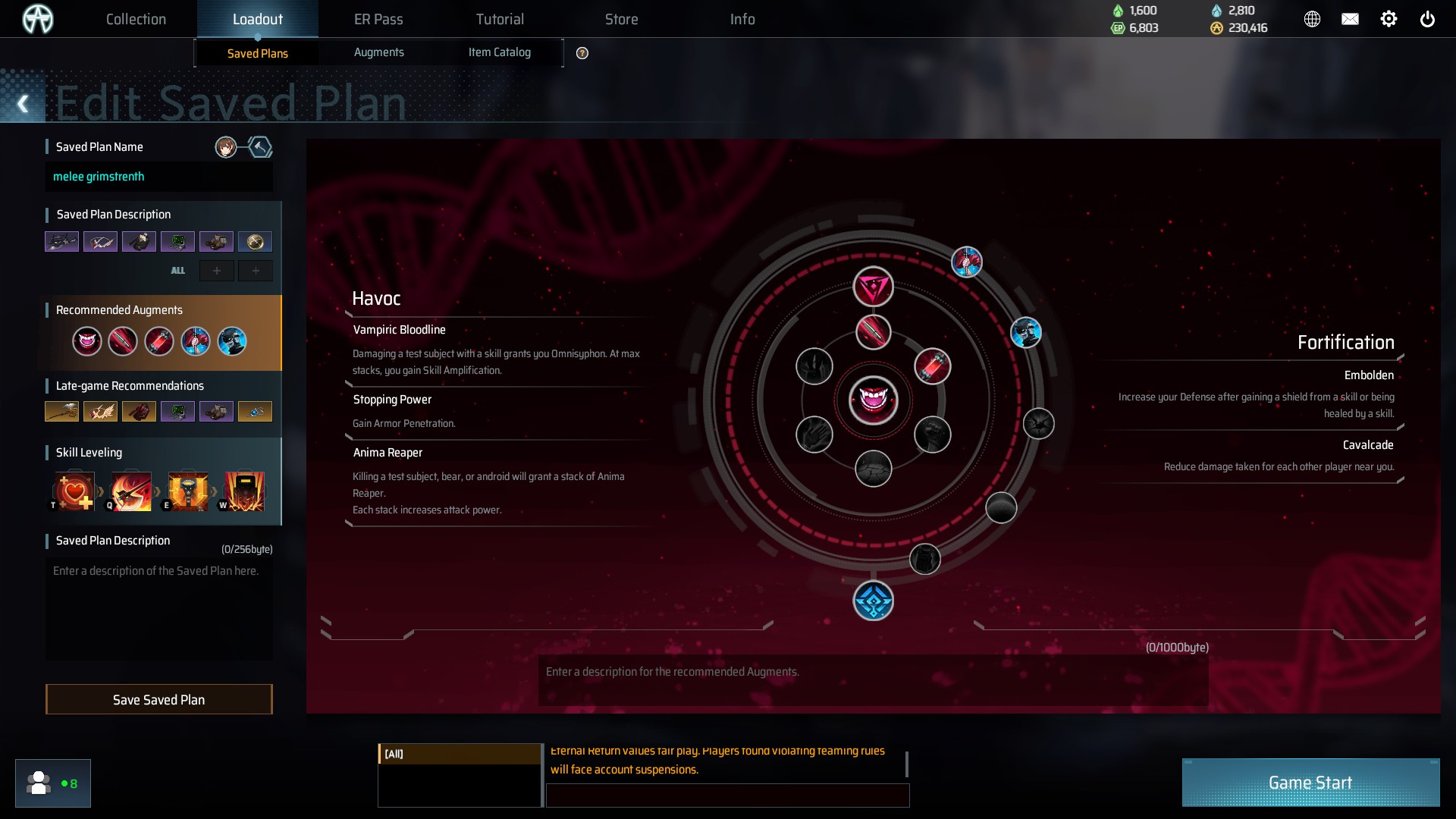The height and width of the screenshot is (819, 1456).
Task: Edit the saved plan name field
Action: (x=158, y=177)
